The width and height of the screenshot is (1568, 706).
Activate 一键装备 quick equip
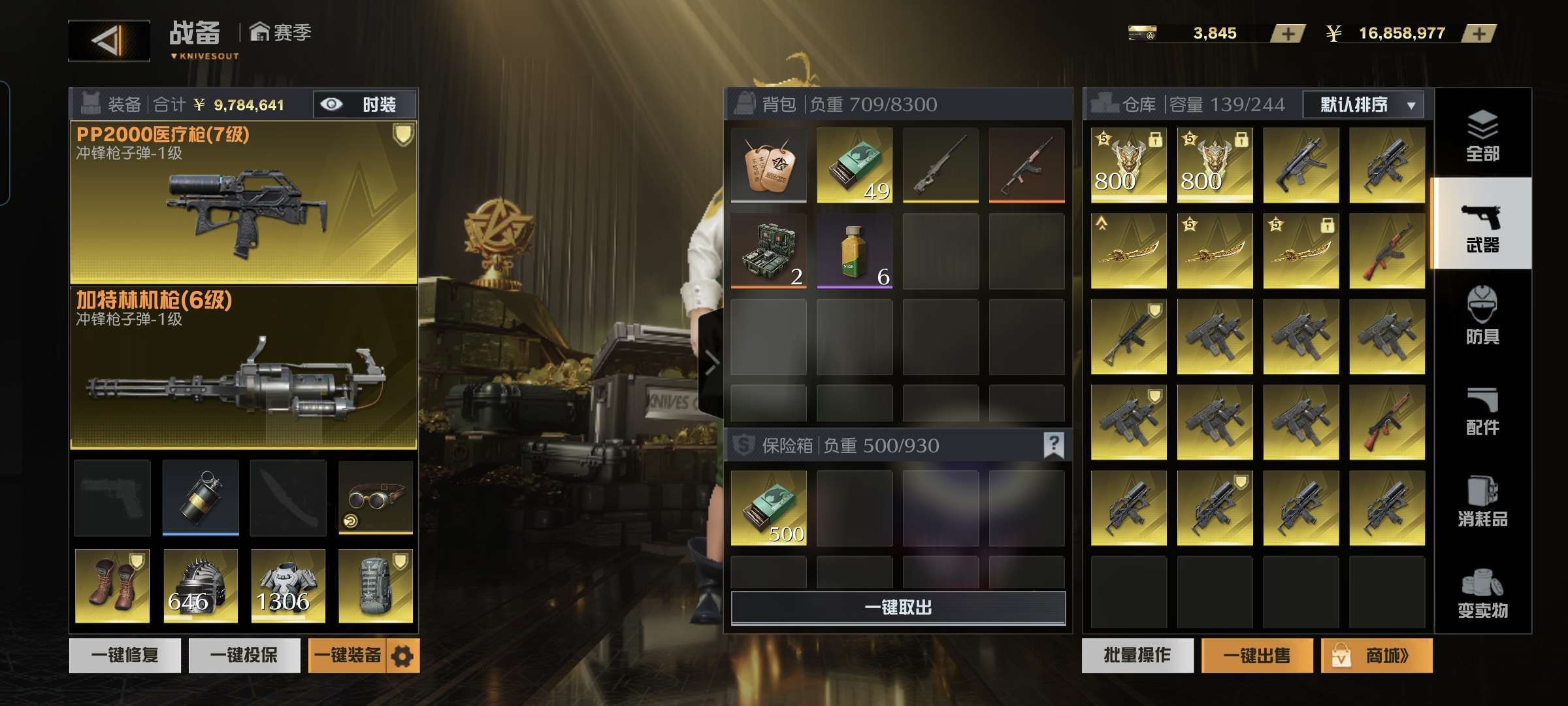(x=348, y=655)
